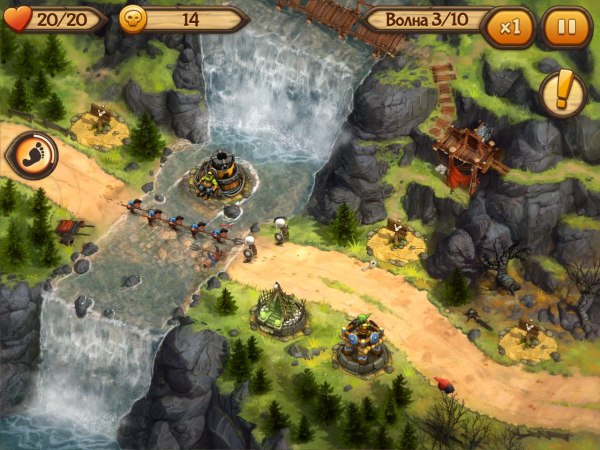Pause the game with the pause button
The image size is (600, 450).
(x=566, y=27)
